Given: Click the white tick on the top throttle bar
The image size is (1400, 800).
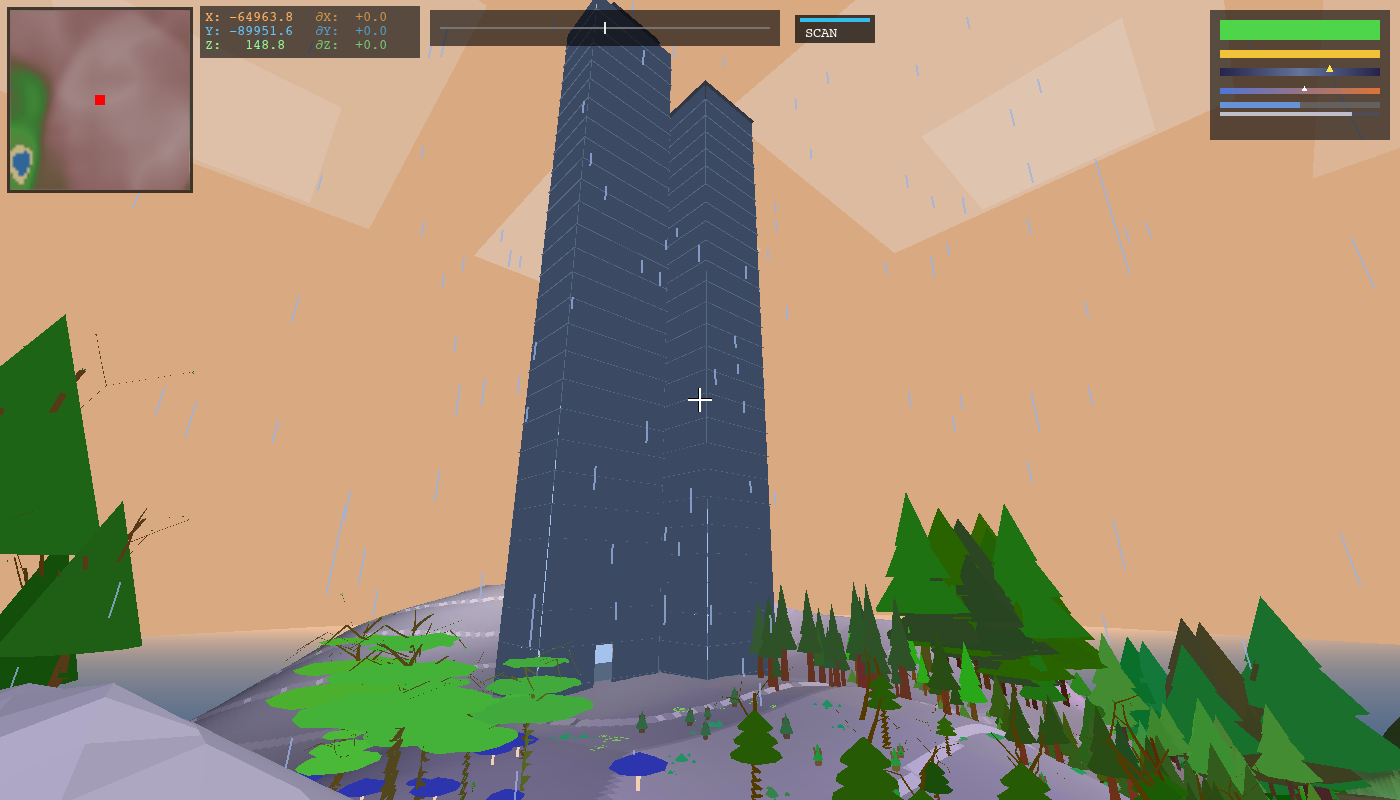Looking at the screenshot, I should coord(604,28).
